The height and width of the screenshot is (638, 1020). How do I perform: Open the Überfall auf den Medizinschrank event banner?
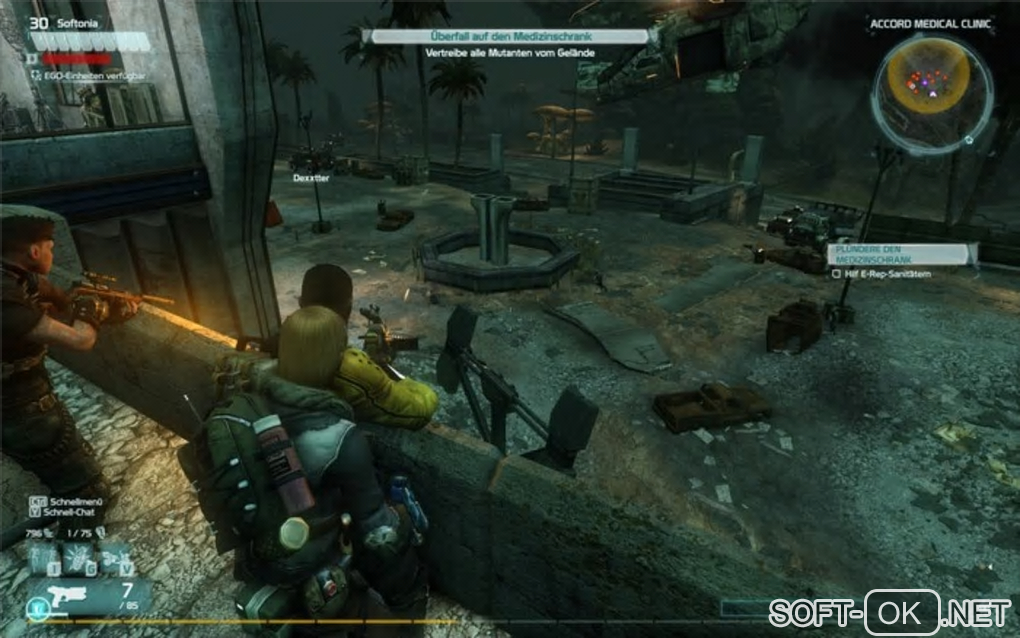[510, 36]
